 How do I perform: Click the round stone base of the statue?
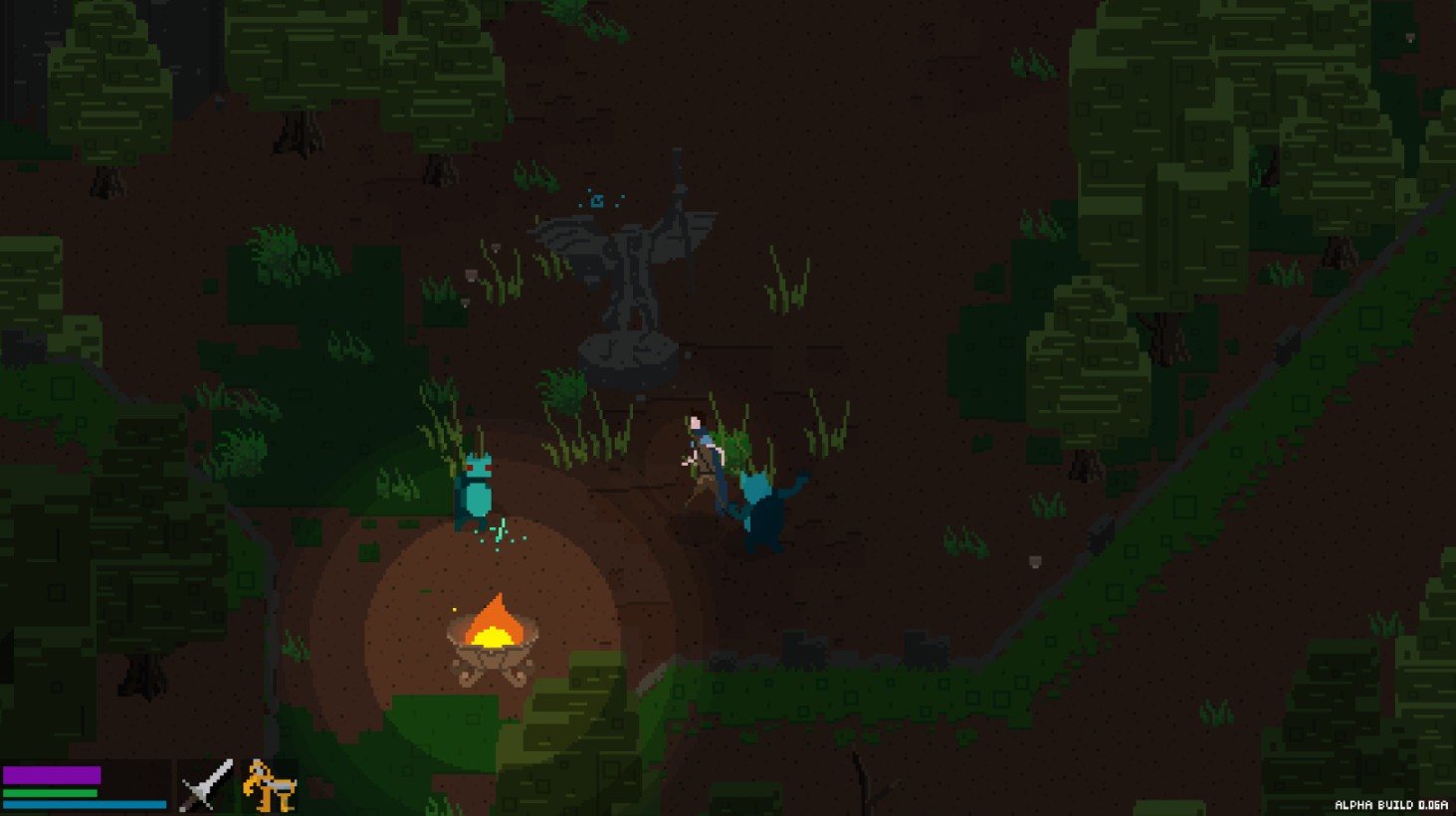[x=627, y=356]
